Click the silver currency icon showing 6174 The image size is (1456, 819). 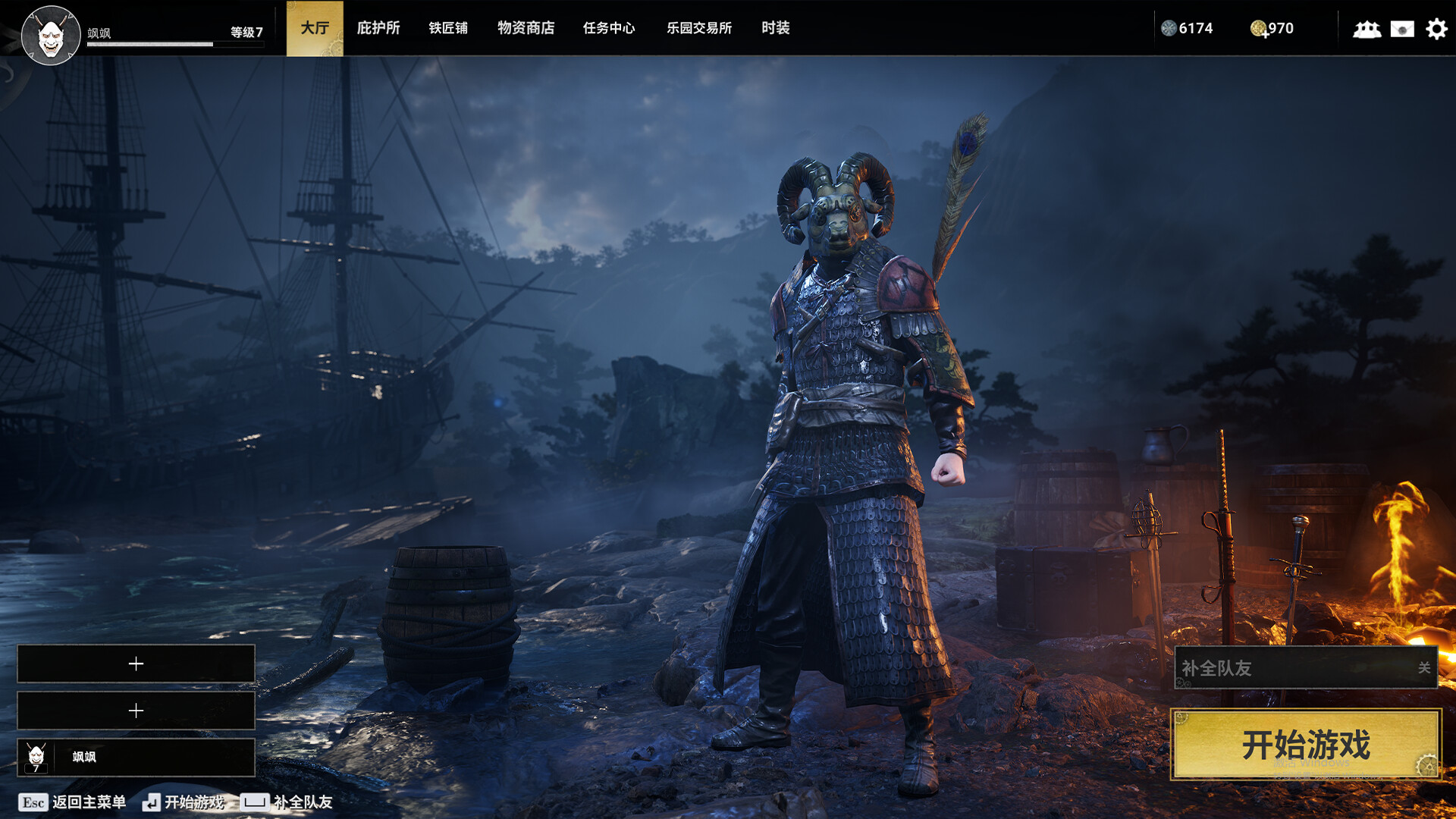click(x=1170, y=29)
